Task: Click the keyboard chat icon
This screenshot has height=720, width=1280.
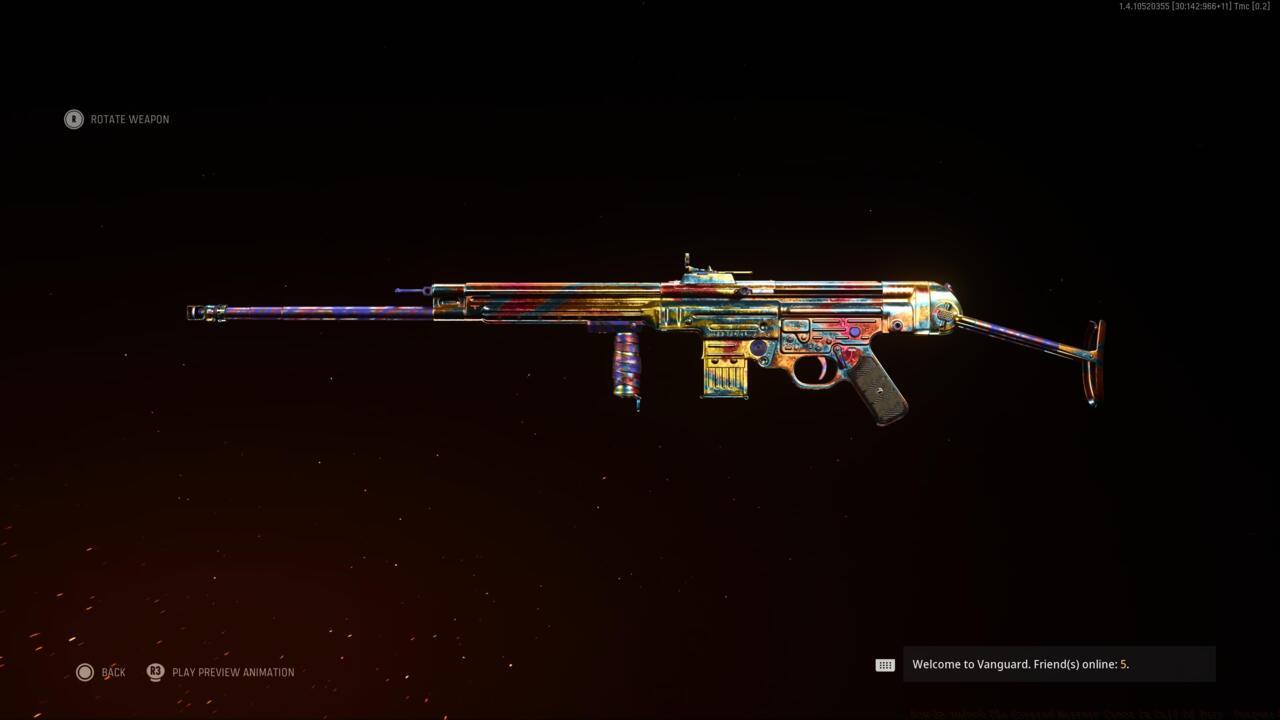Action: coord(885,665)
